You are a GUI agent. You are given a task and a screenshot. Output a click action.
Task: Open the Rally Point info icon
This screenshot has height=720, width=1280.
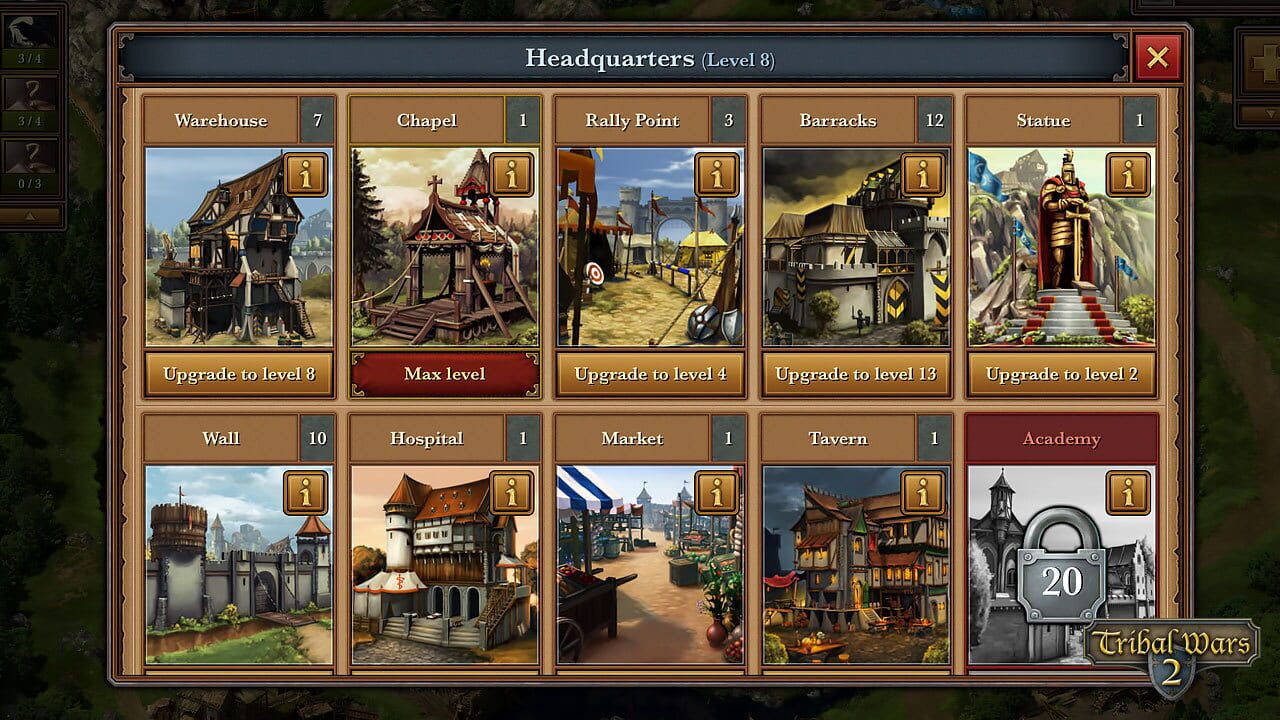coord(717,174)
